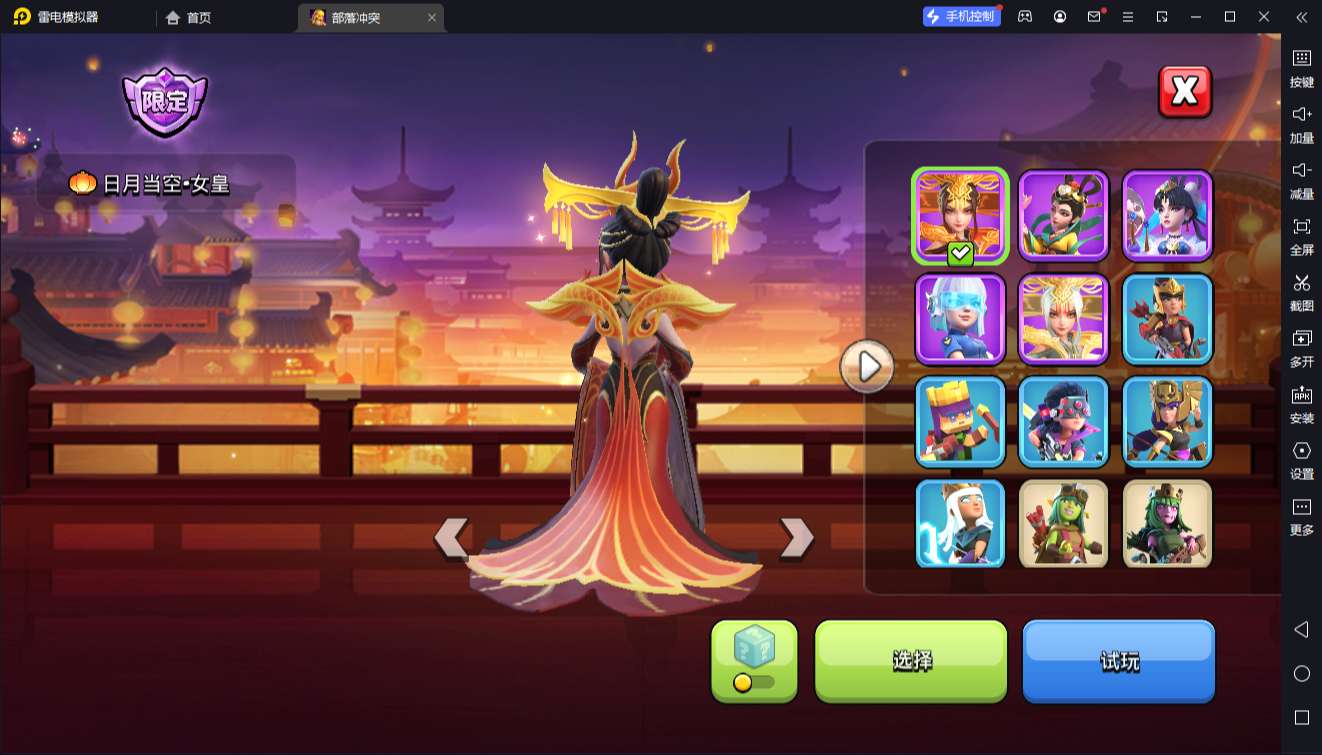
Task: Click the green 选择 button
Action: pos(911,660)
